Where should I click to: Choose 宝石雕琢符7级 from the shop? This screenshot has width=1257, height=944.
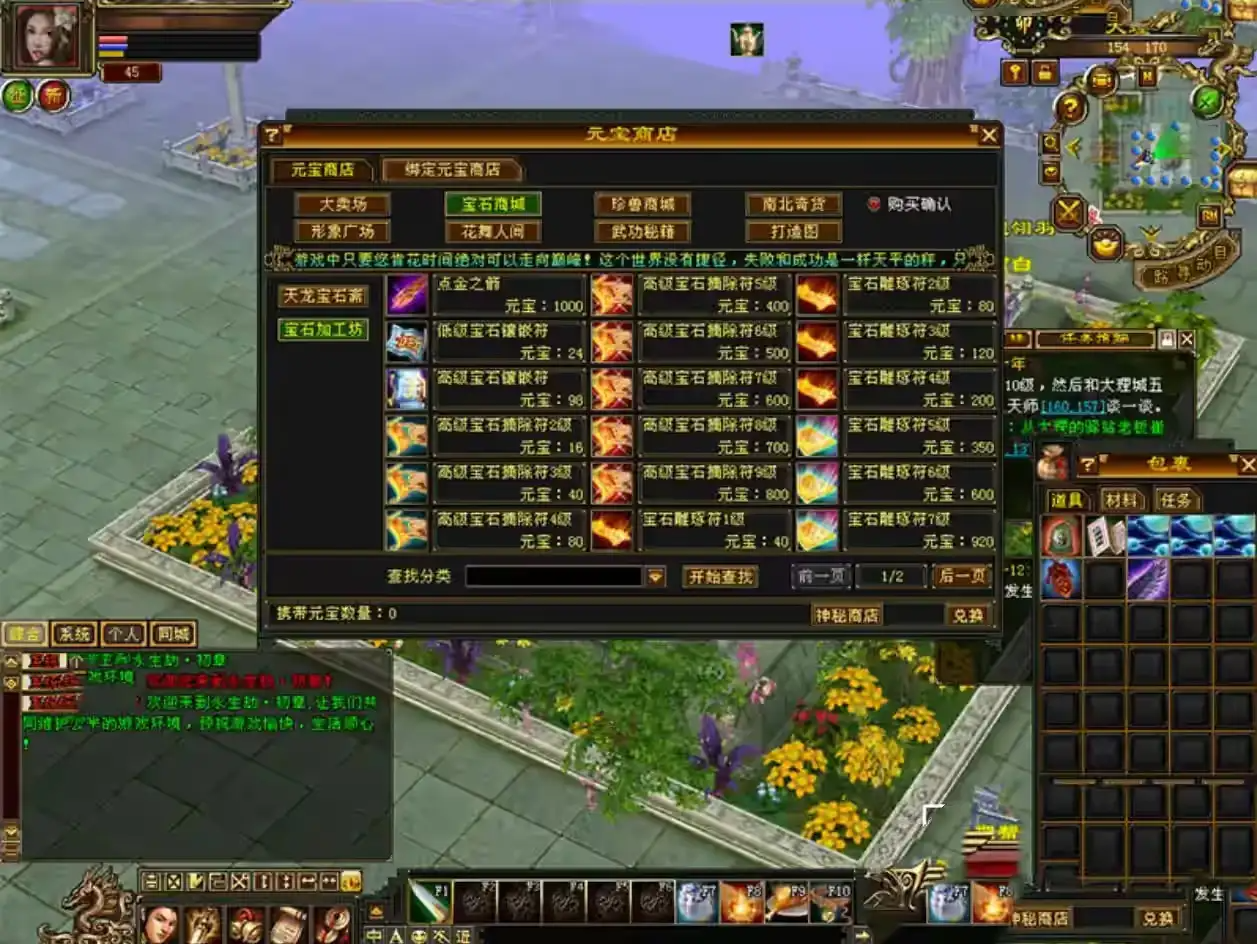(919, 530)
